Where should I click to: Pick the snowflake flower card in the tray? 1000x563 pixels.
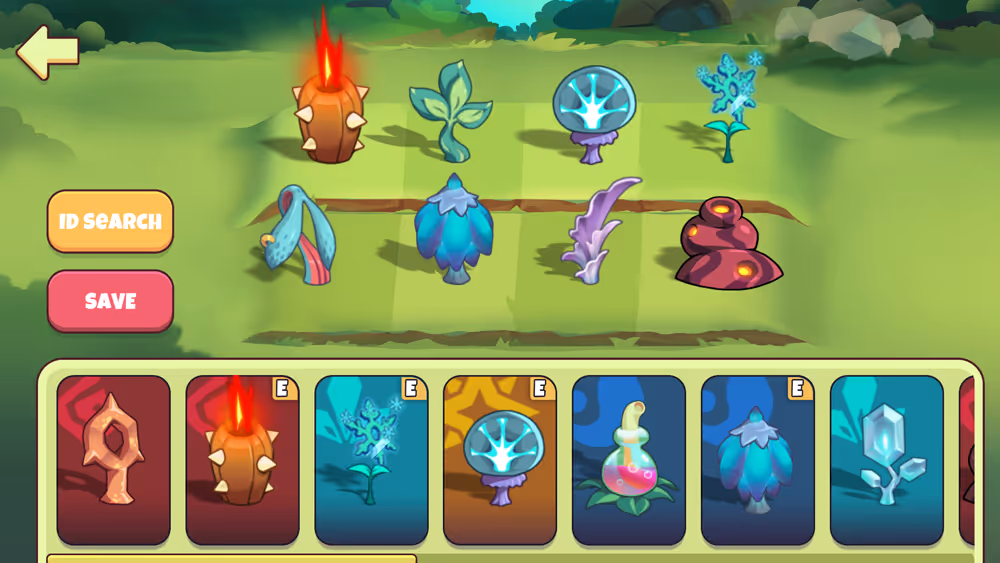pyautogui.click(x=371, y=460)
